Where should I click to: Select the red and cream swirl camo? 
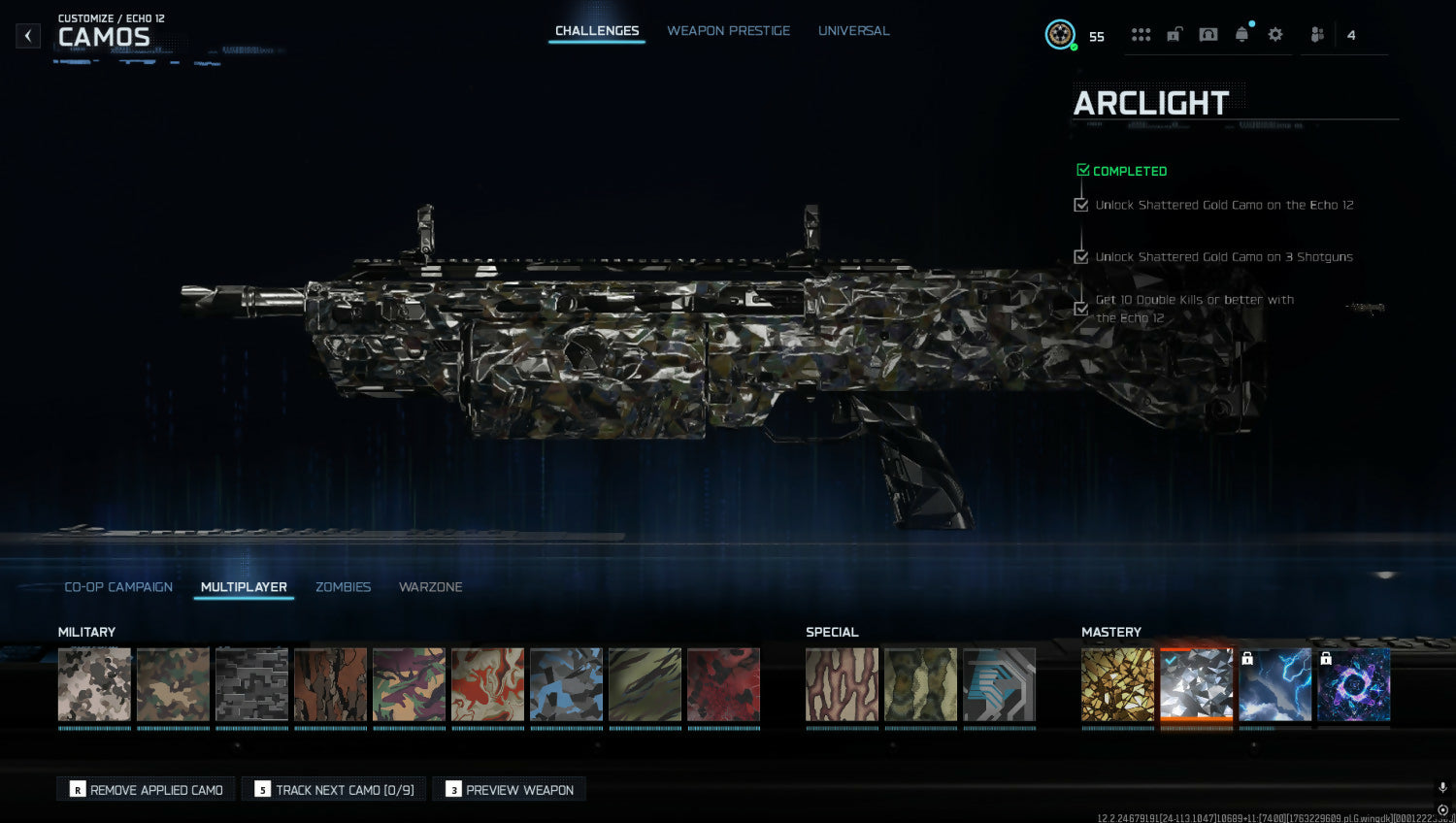click(487, 684)
